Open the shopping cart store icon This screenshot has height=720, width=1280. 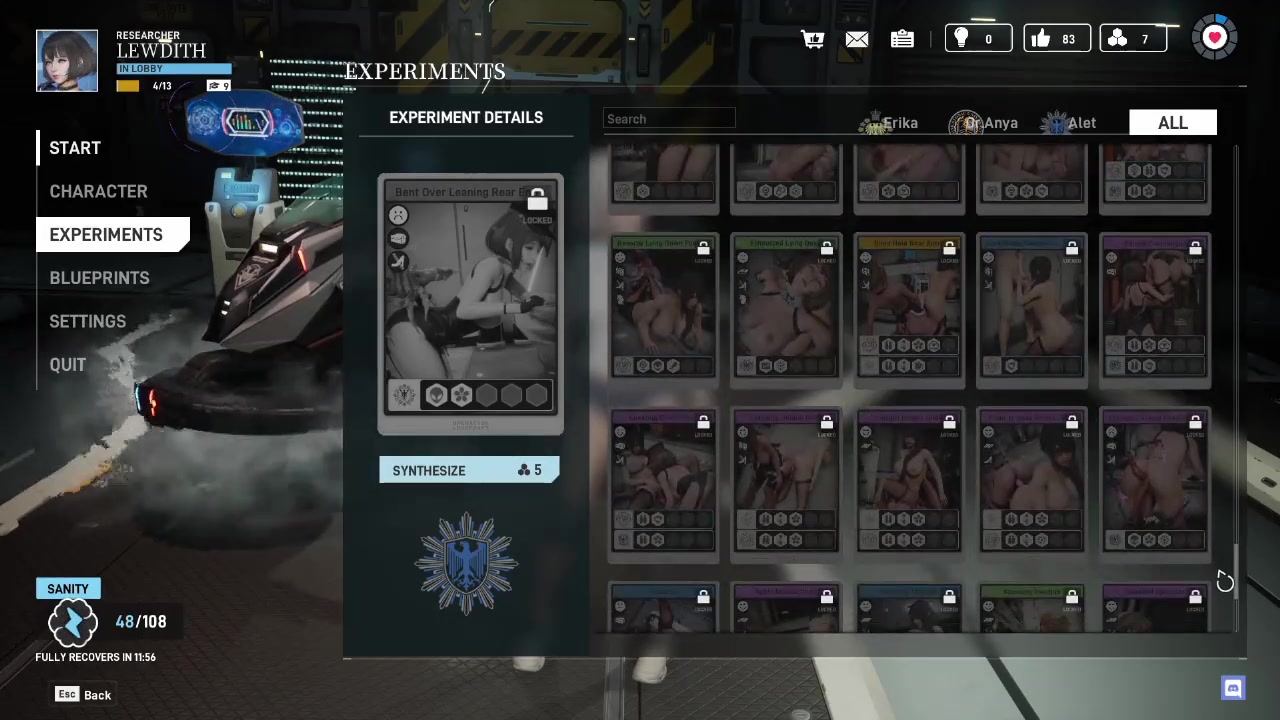point(812,39)
